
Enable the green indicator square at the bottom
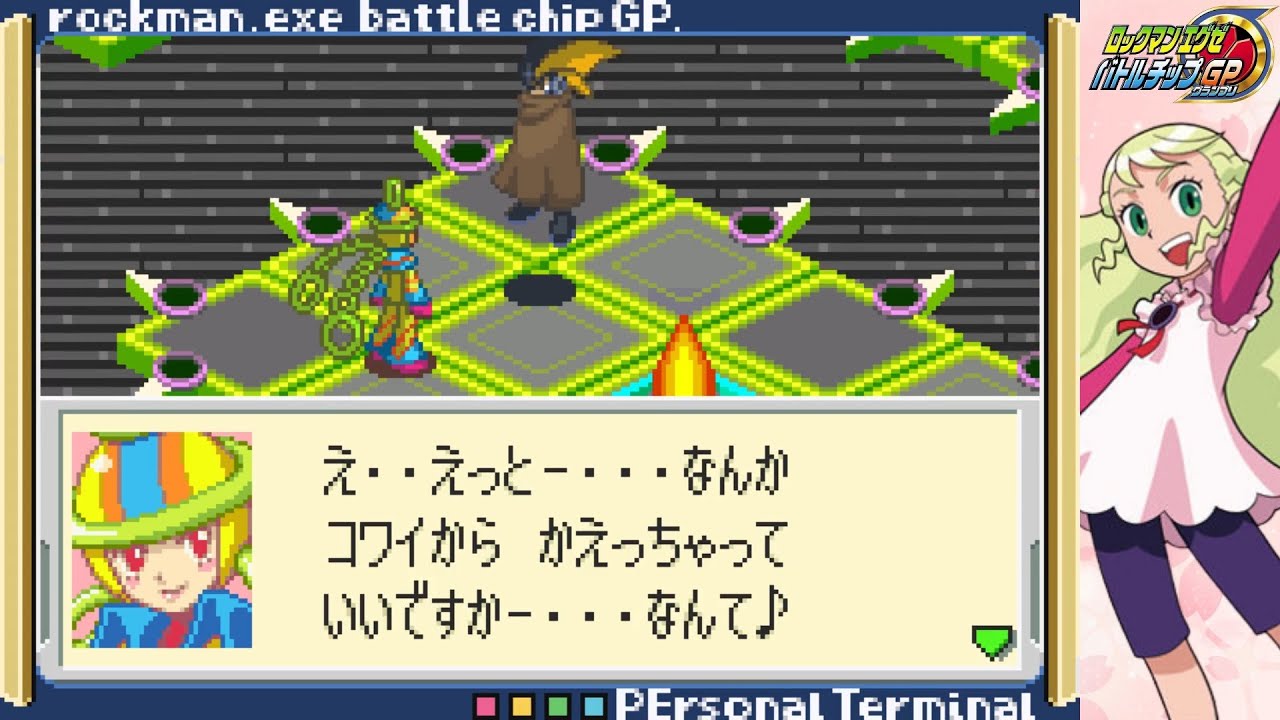(557, 706)
